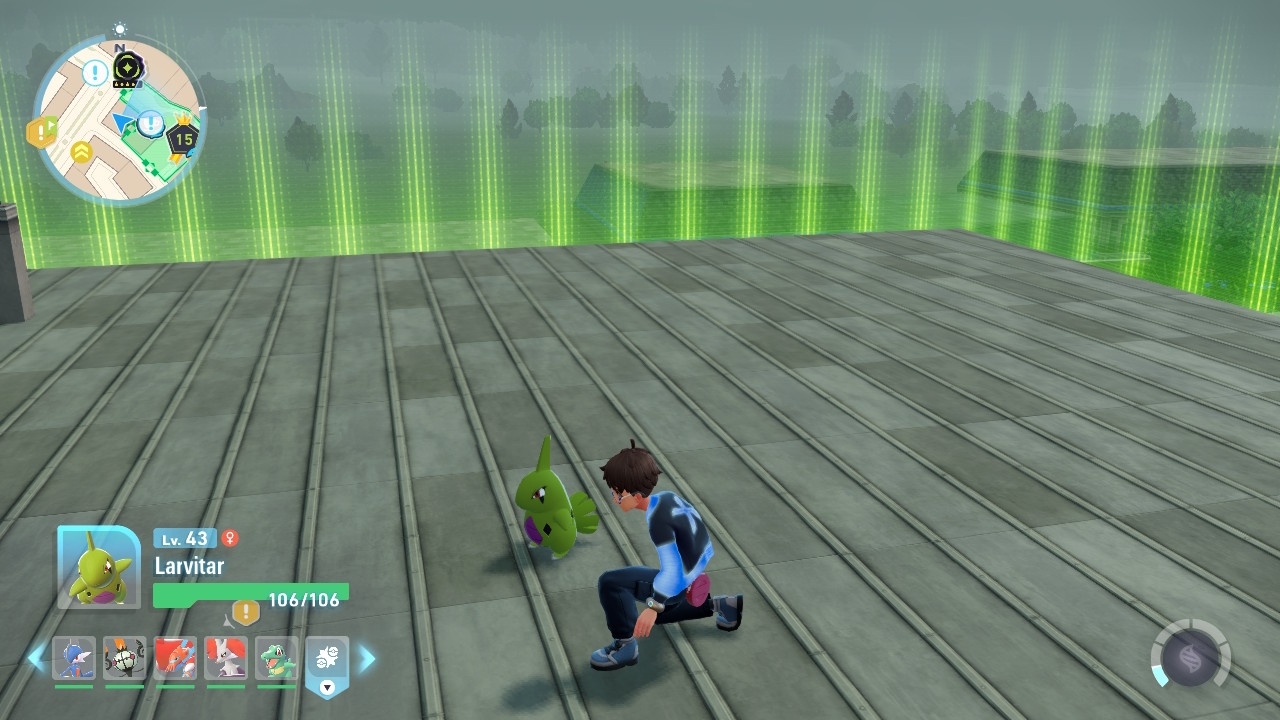The height and width of the screenshot is (720, 1280).
Task: Pick the Delphox party slot
Action: coord(226,659)
